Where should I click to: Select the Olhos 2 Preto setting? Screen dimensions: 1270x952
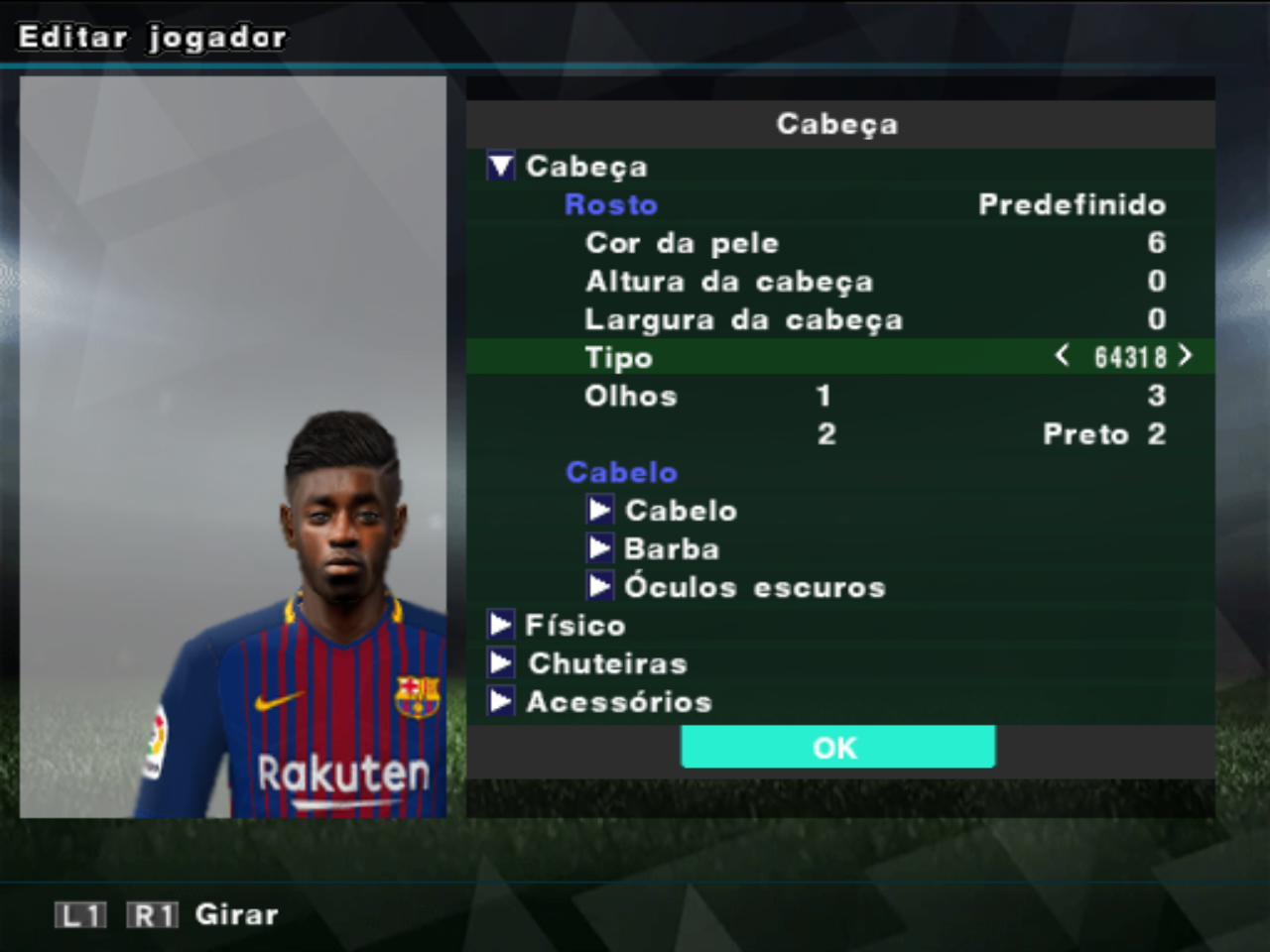click(992, 433)
